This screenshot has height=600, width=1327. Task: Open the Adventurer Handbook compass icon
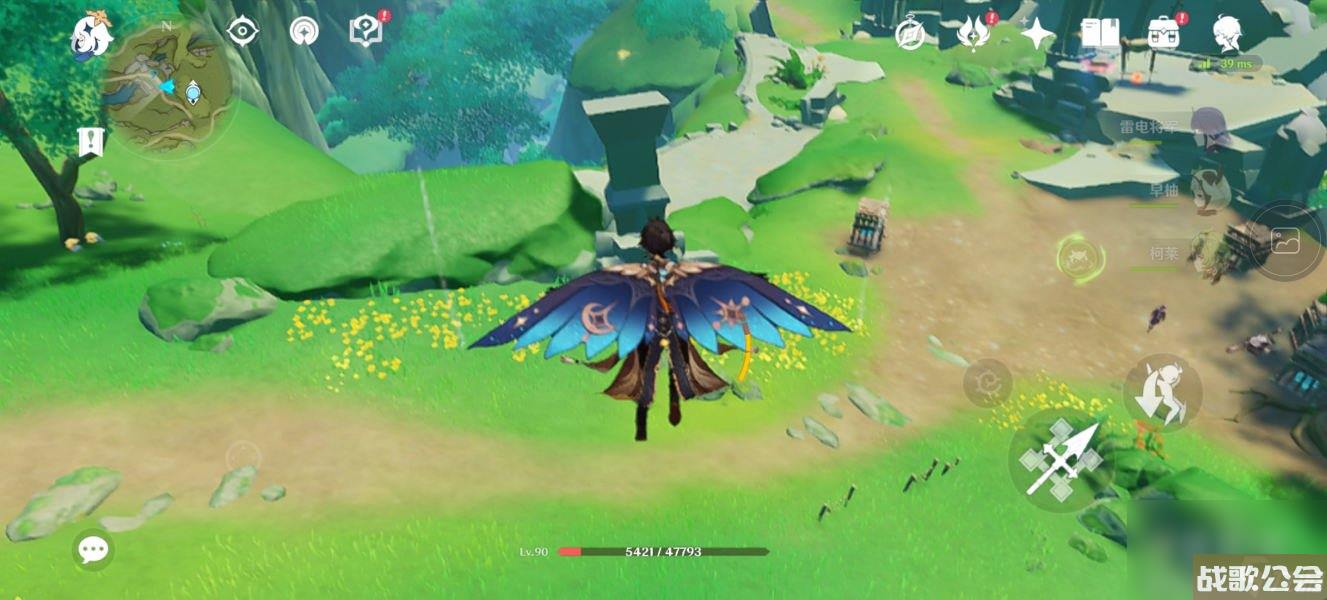[x=910, y=34]
